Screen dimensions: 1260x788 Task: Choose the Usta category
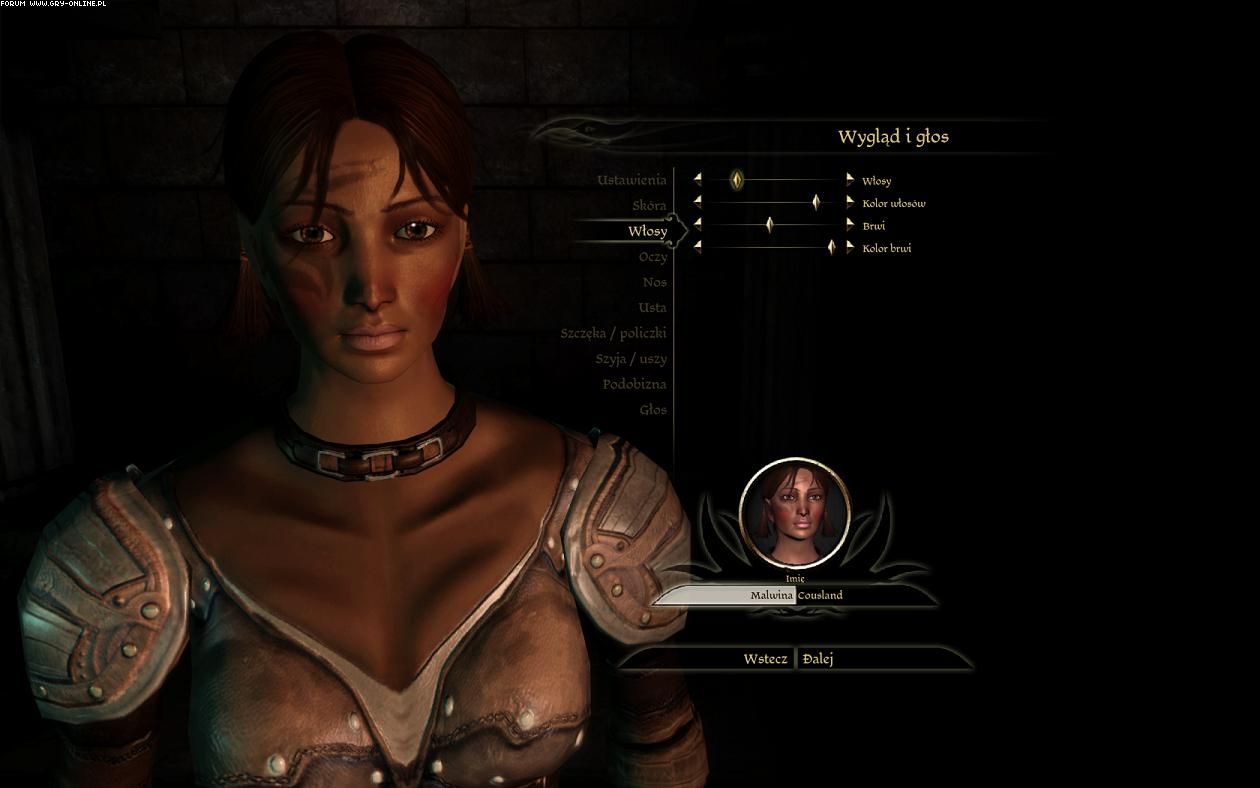(652, 307)
